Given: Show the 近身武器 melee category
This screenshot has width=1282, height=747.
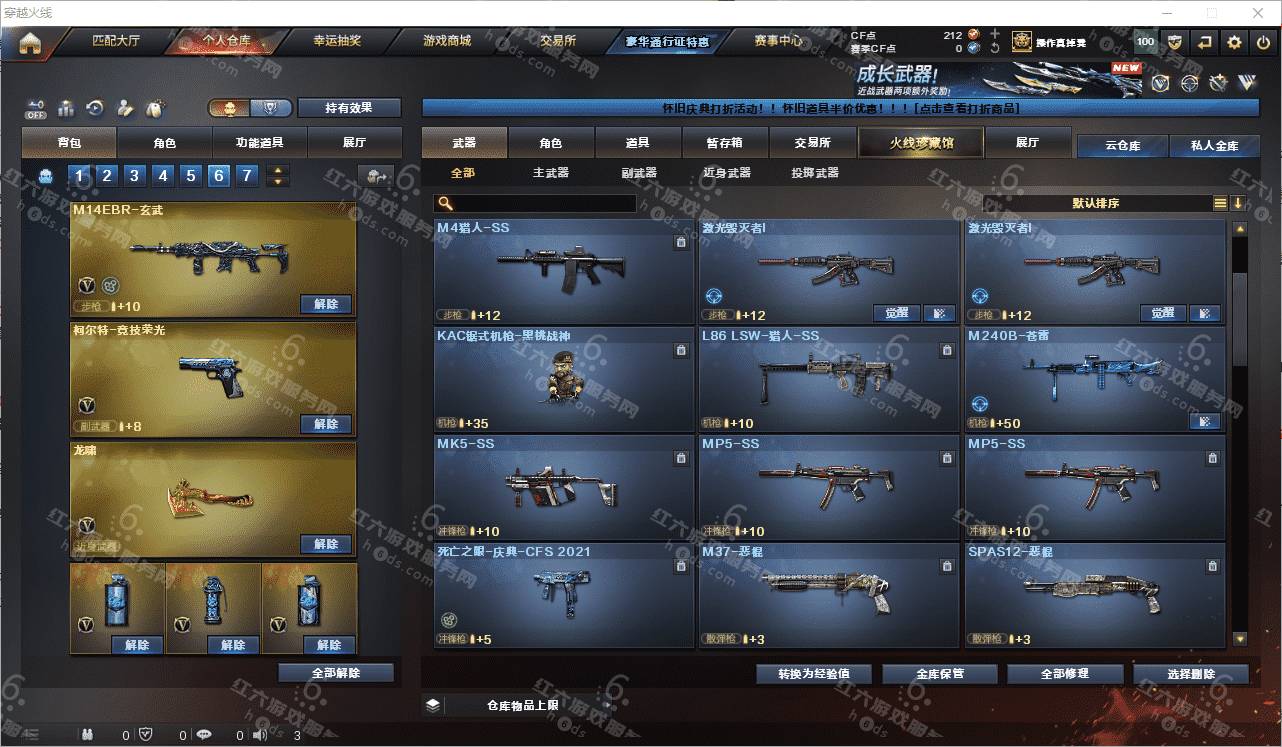Looking at the screenshot, I should click(x=727, y=173).
